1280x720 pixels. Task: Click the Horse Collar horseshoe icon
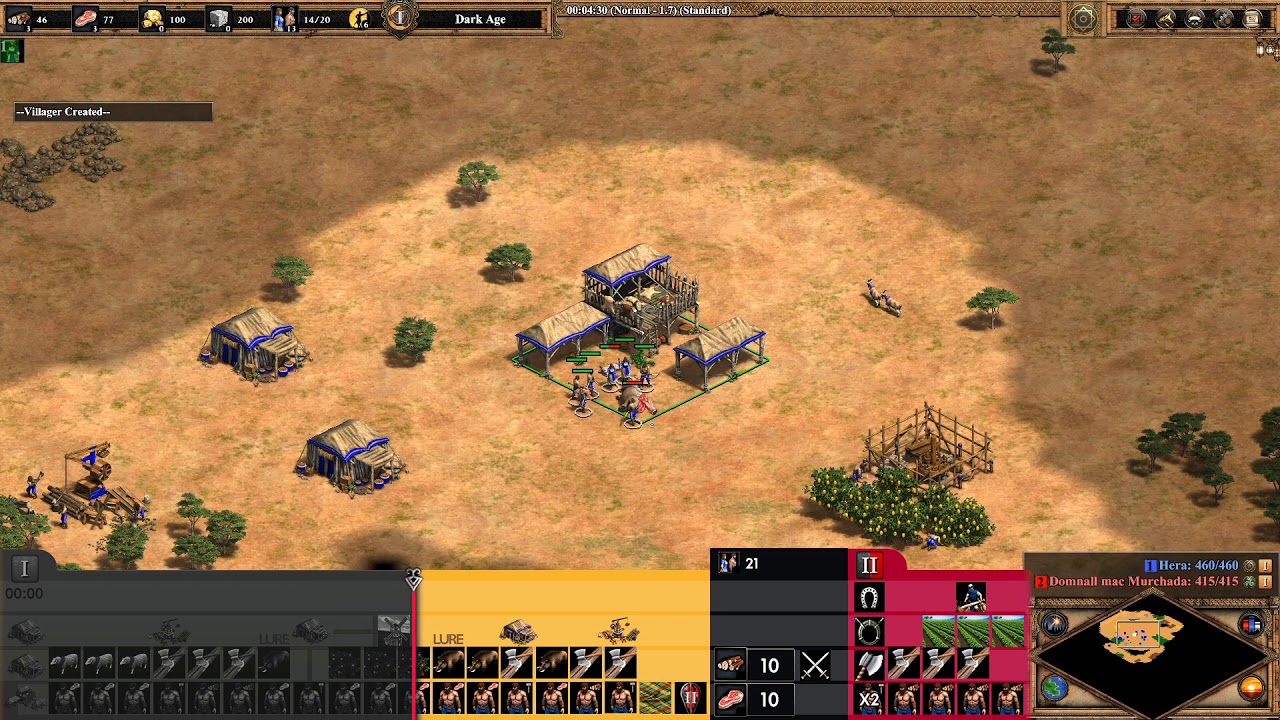coord(869,596)
